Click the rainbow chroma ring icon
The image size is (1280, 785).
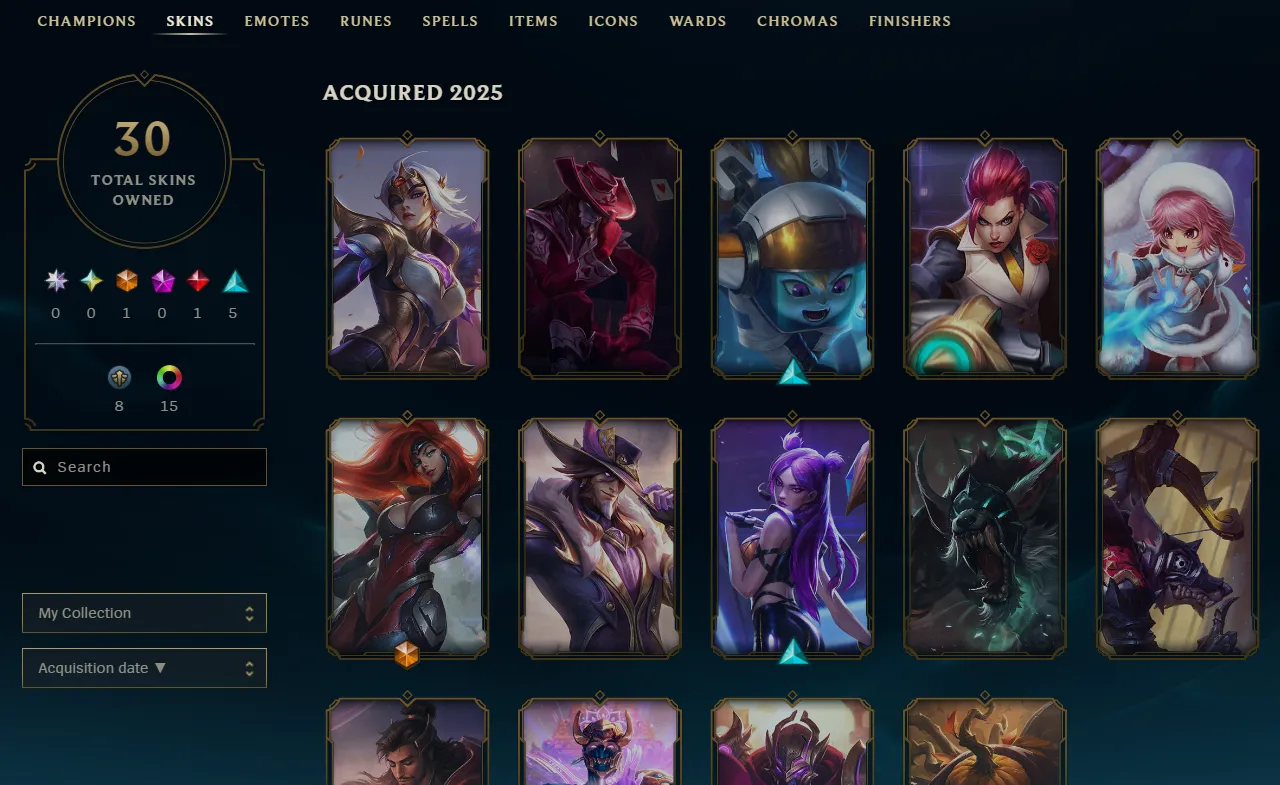169,378
